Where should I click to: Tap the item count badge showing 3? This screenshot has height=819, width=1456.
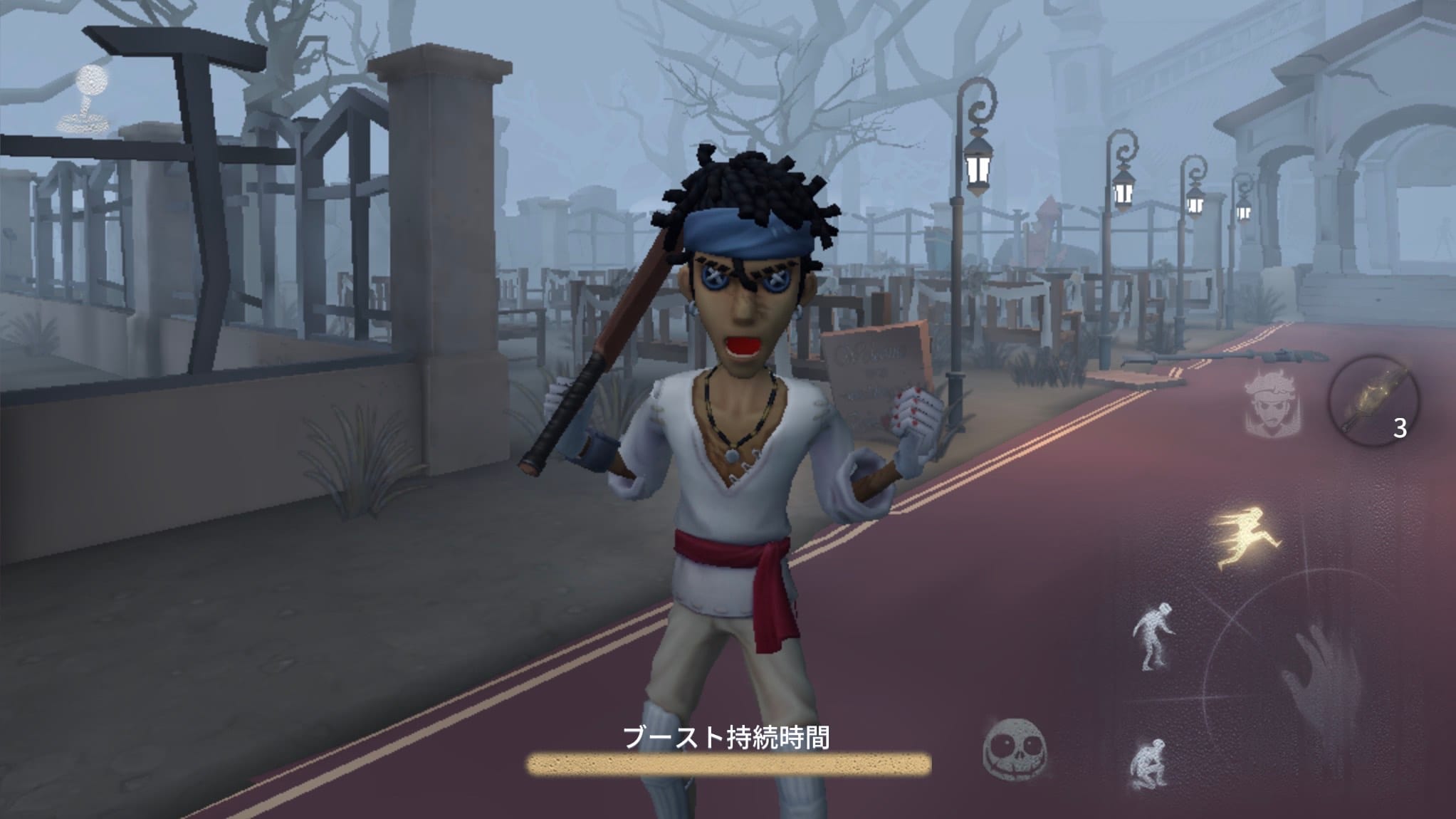[1400, 427]
